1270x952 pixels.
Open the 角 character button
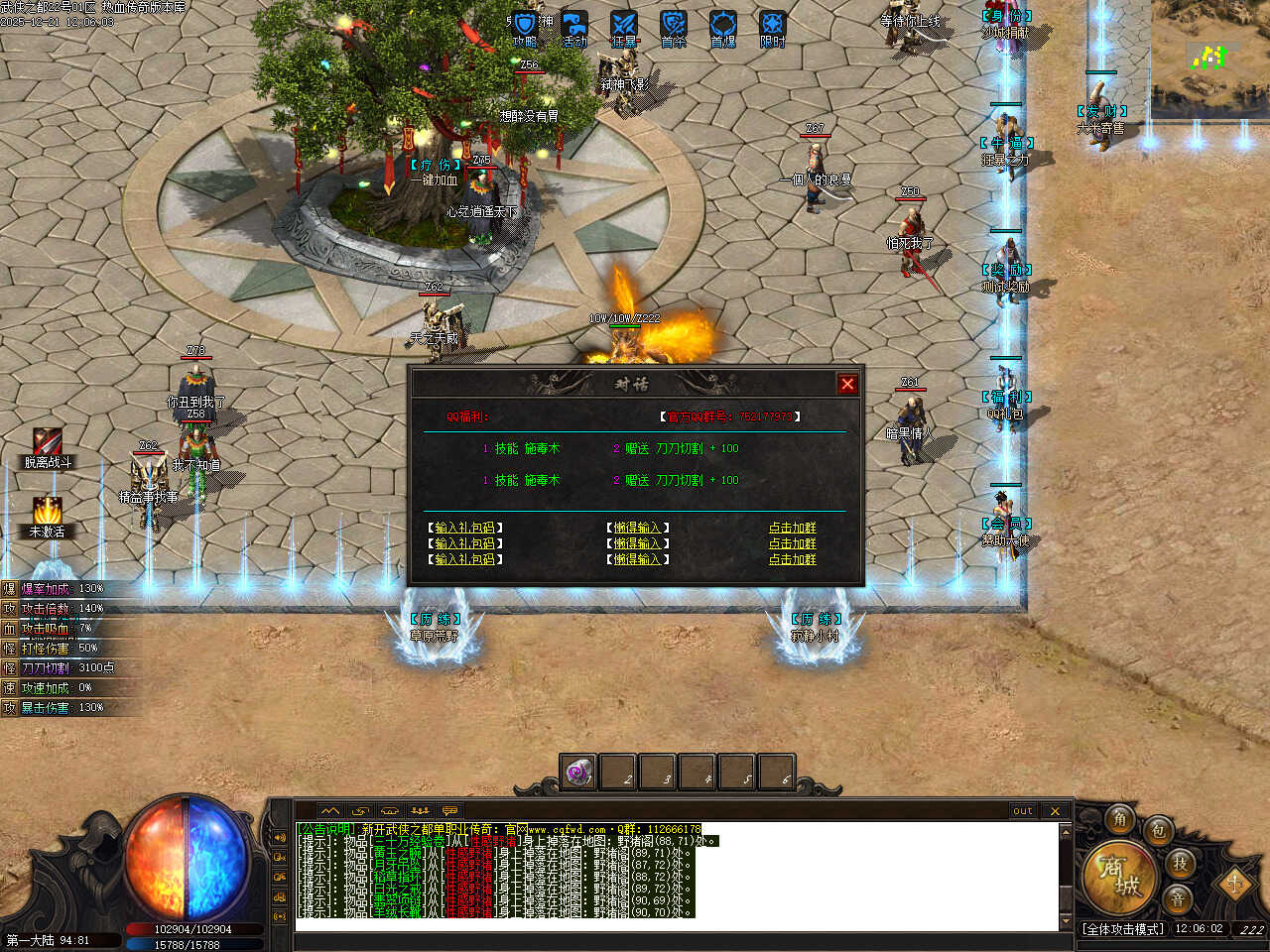[x=1120, y=819]
